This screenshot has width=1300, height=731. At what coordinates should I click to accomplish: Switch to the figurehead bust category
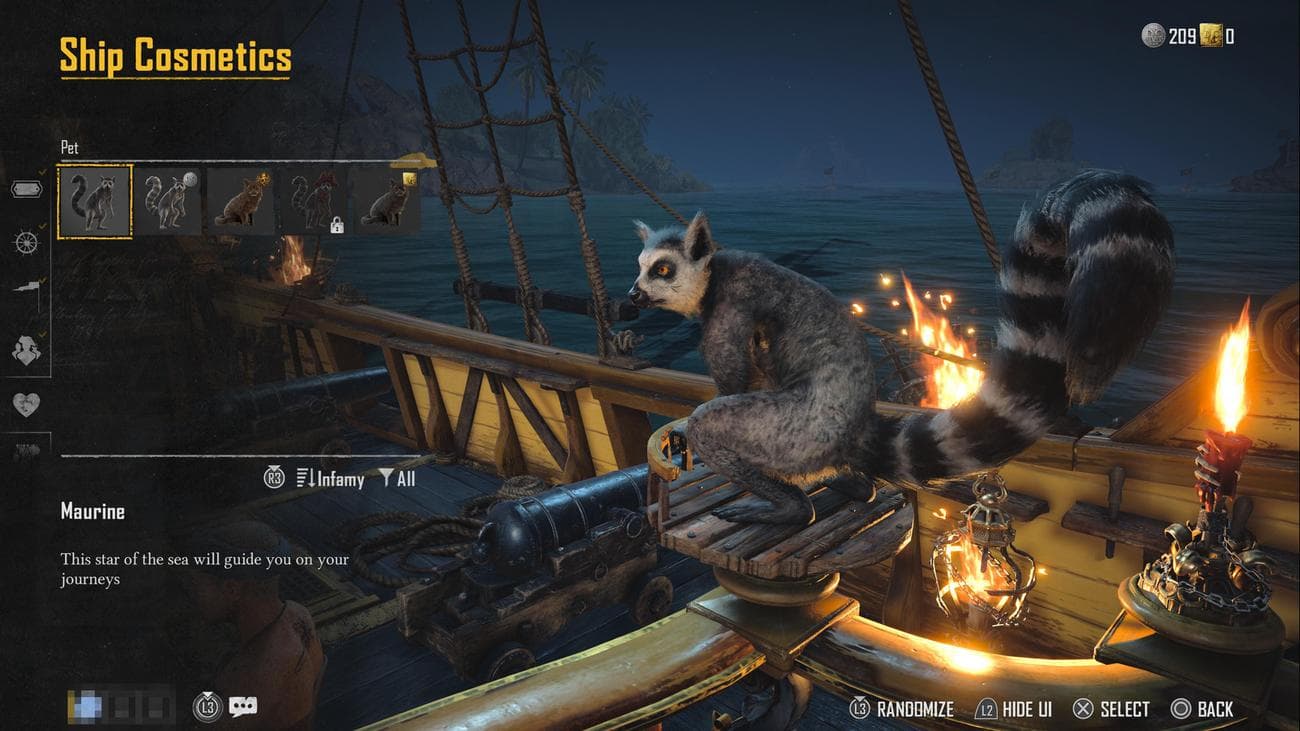point(27,349)
